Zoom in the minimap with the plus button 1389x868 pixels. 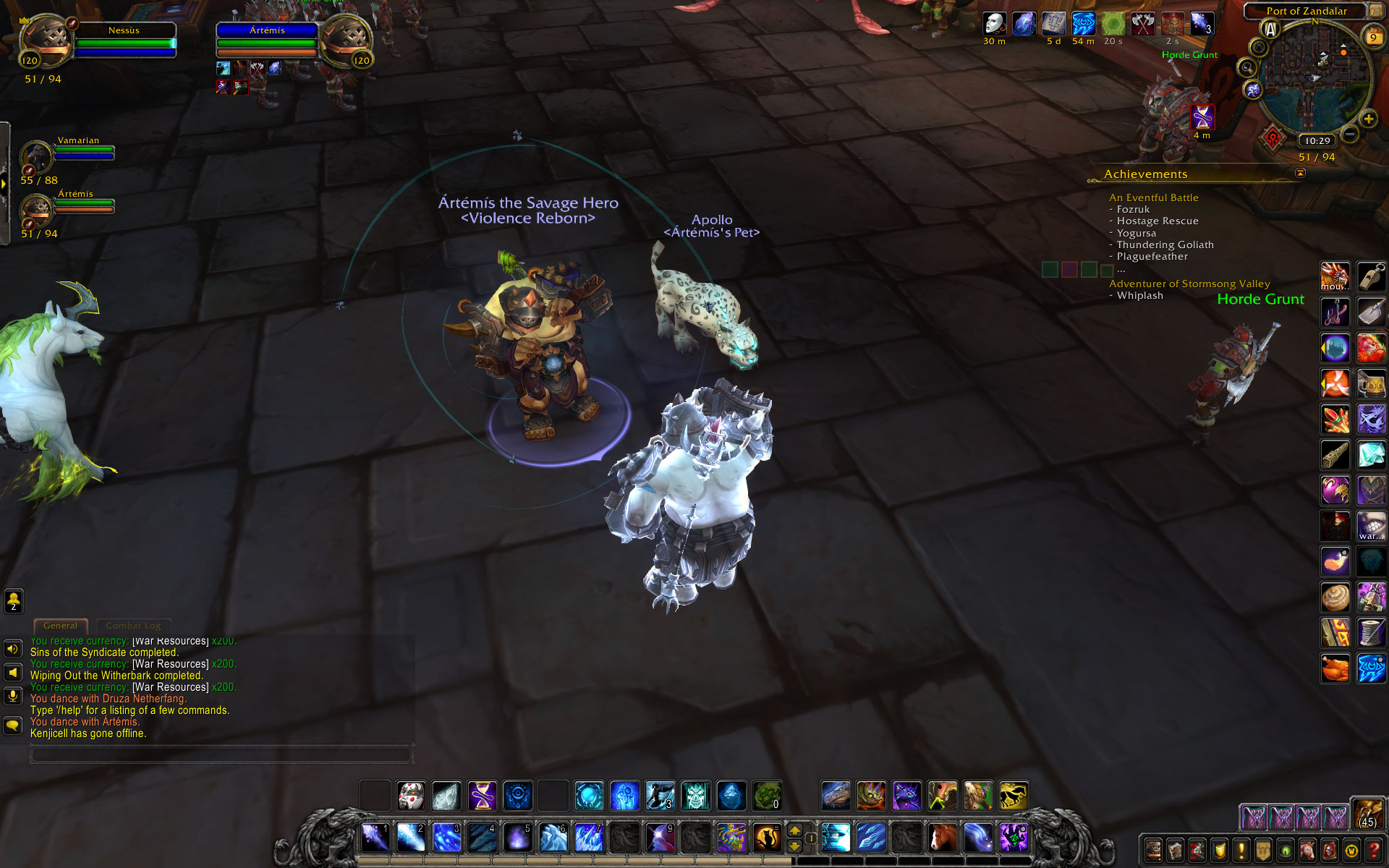pyautogui.click(x=1368, y=119)
